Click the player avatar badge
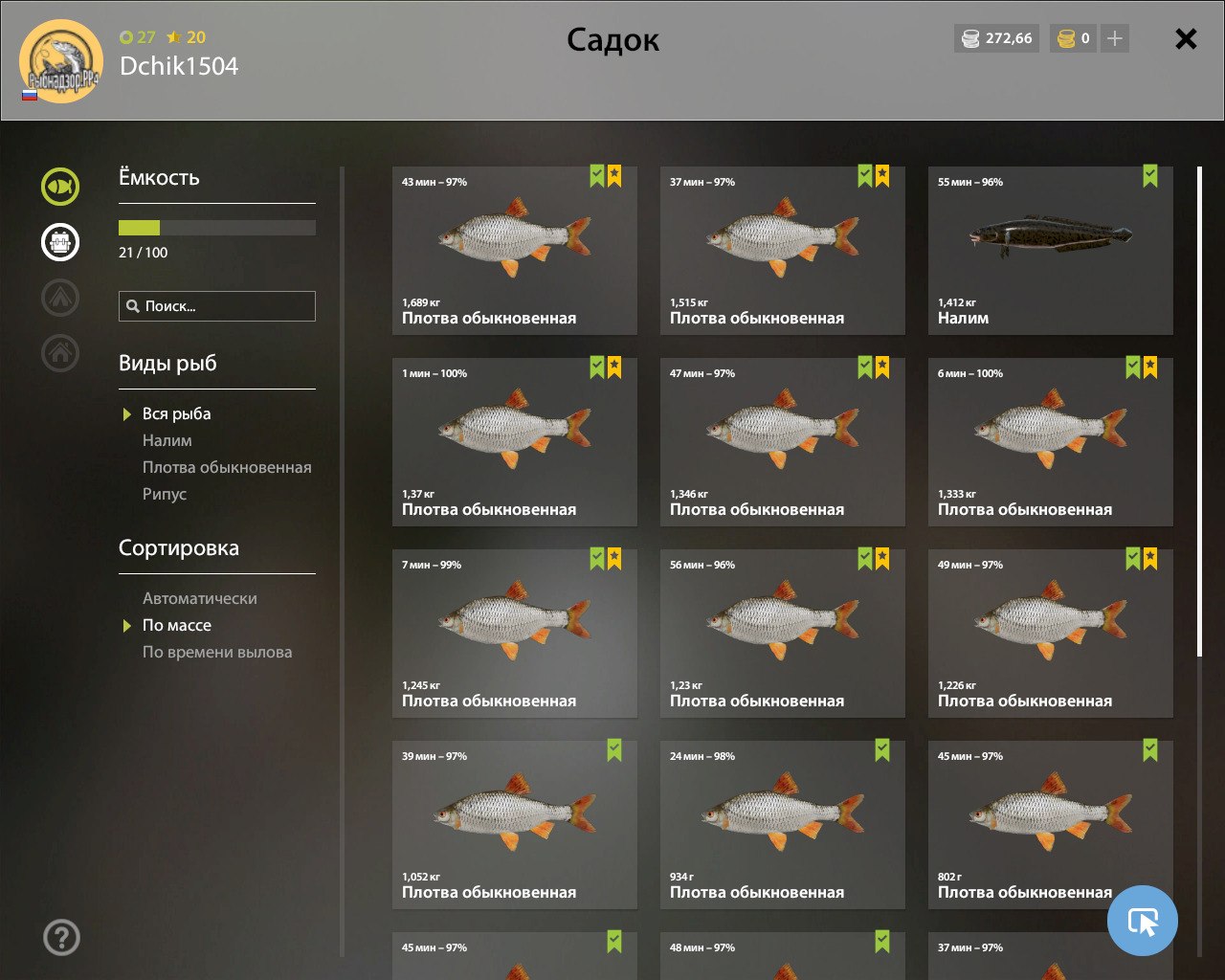1225x980 pixels. coord(61,61)
